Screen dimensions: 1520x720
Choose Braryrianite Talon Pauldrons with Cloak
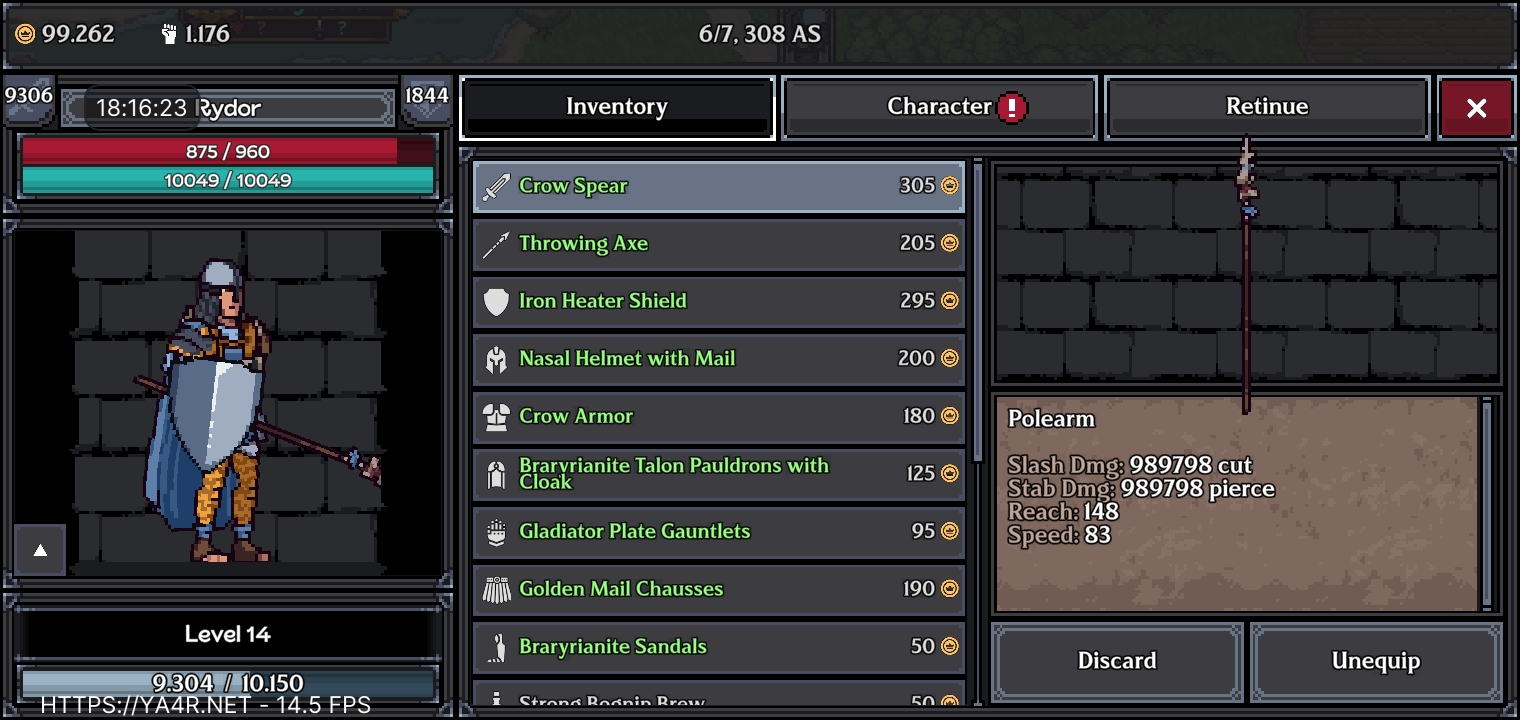[x=718, y=474]
